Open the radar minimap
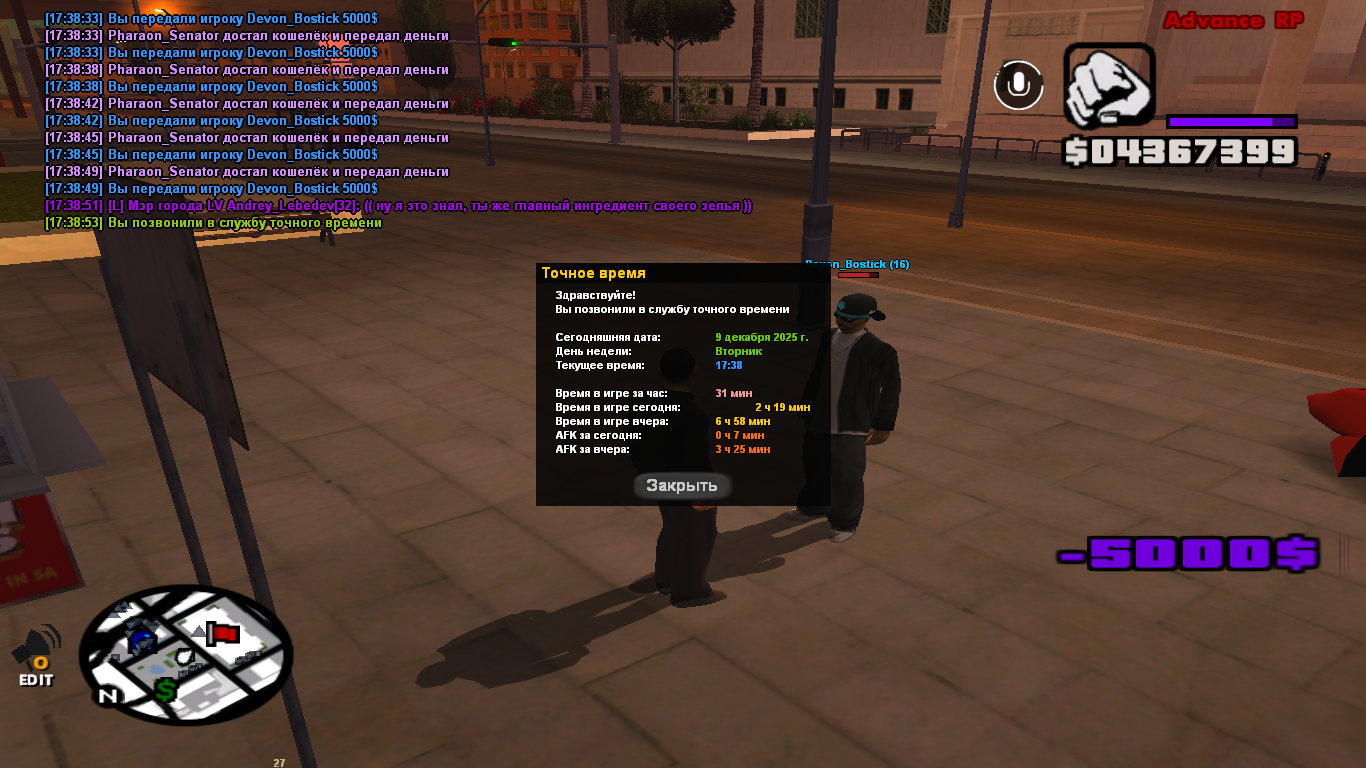Viewport: 1366px width, 768px height. (x=185, y=654)
